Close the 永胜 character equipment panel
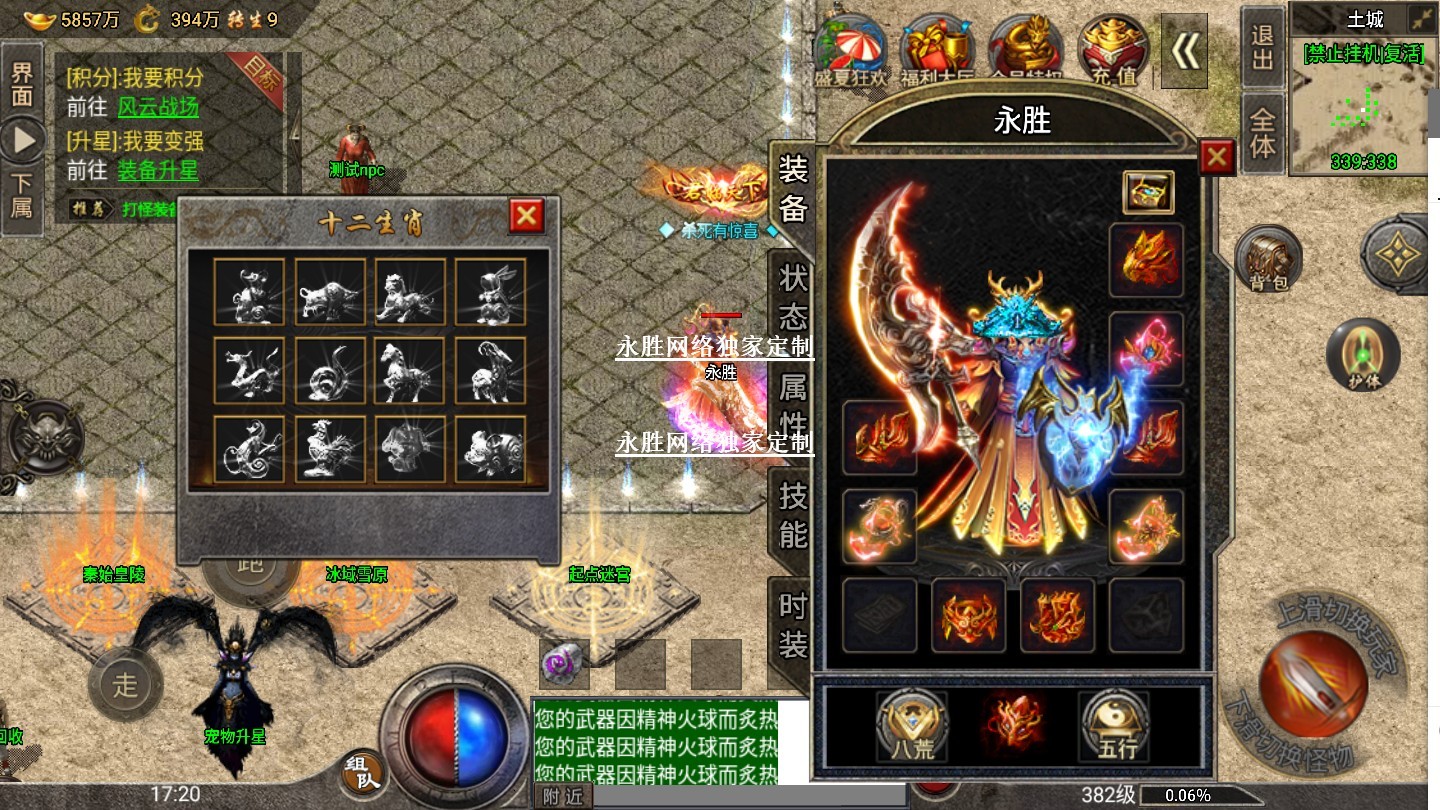The height and width of the screenshot is (810, 1440). click(x=1216, y=158)
